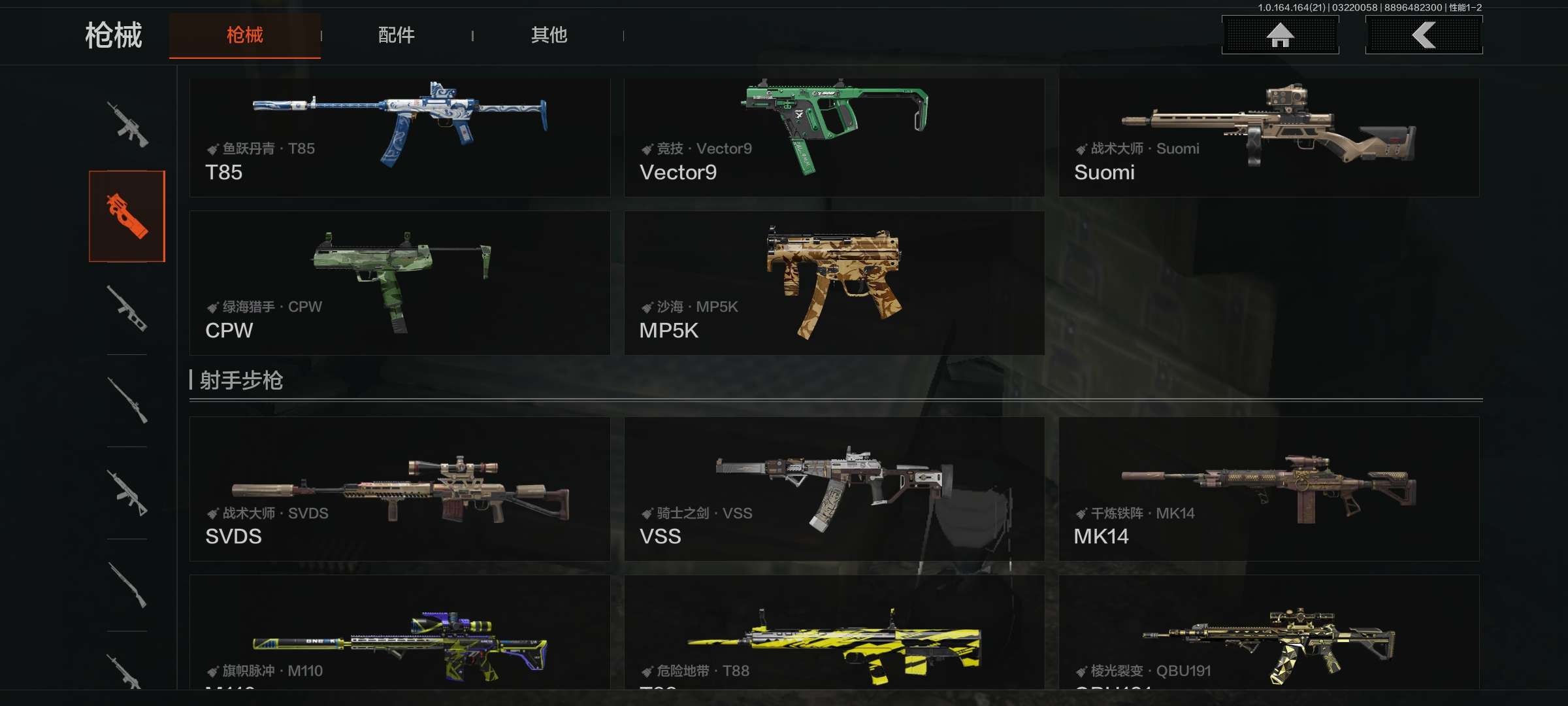Screen dimensions: 1568x706
Task: Show the assault rifle category icon
Action: point(127,124)
